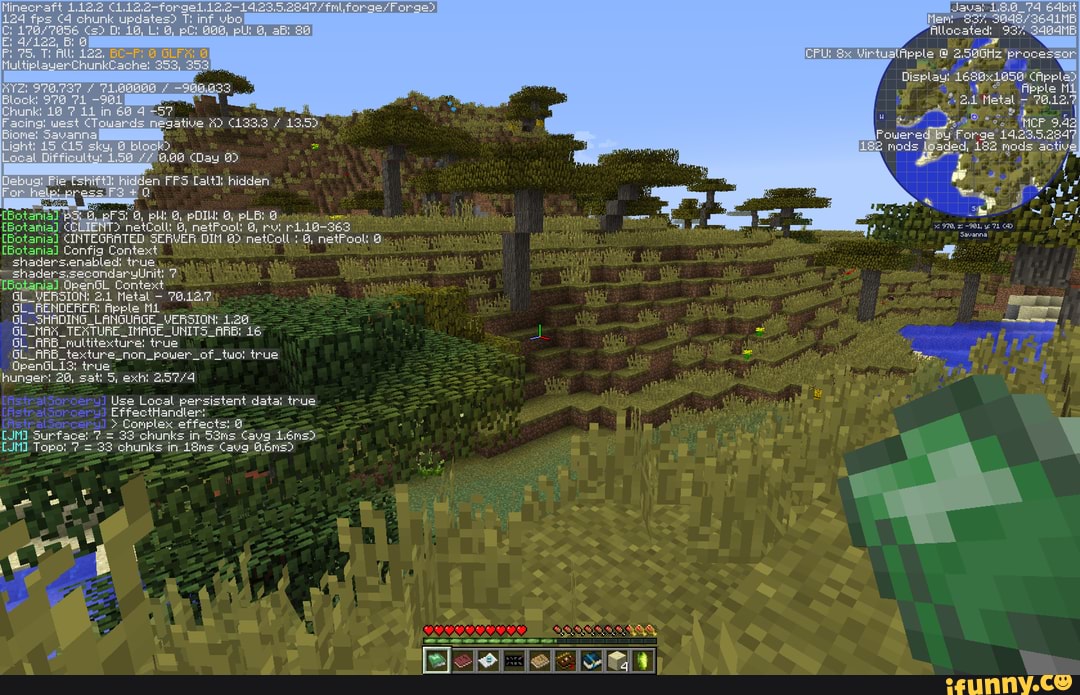The image size is (1080, 695).
Task: Pick the tan book hotbar slot
Action: coord(539,660)
